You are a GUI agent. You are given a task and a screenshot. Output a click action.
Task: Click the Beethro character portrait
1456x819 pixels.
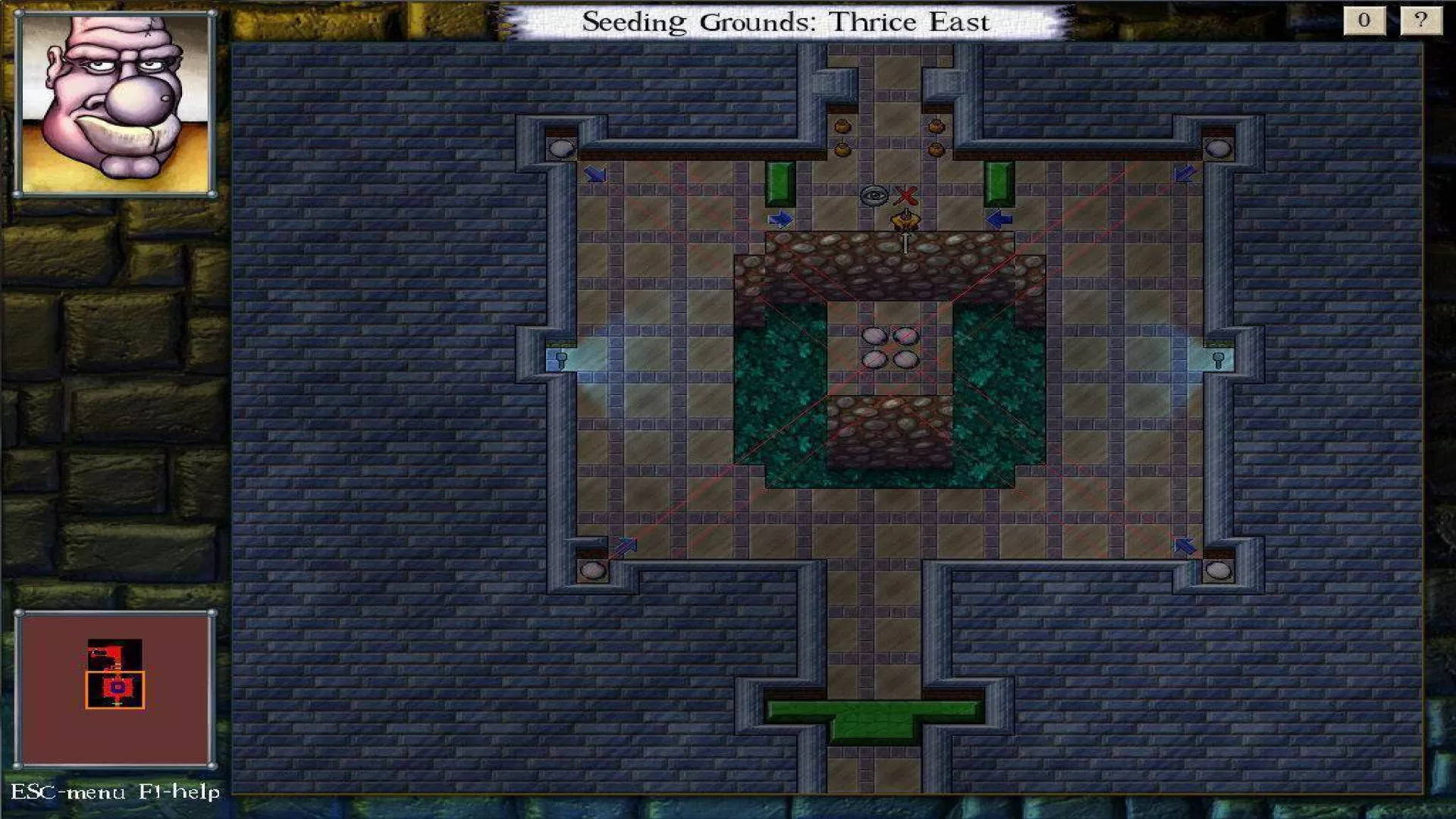[x=115, y=105]
